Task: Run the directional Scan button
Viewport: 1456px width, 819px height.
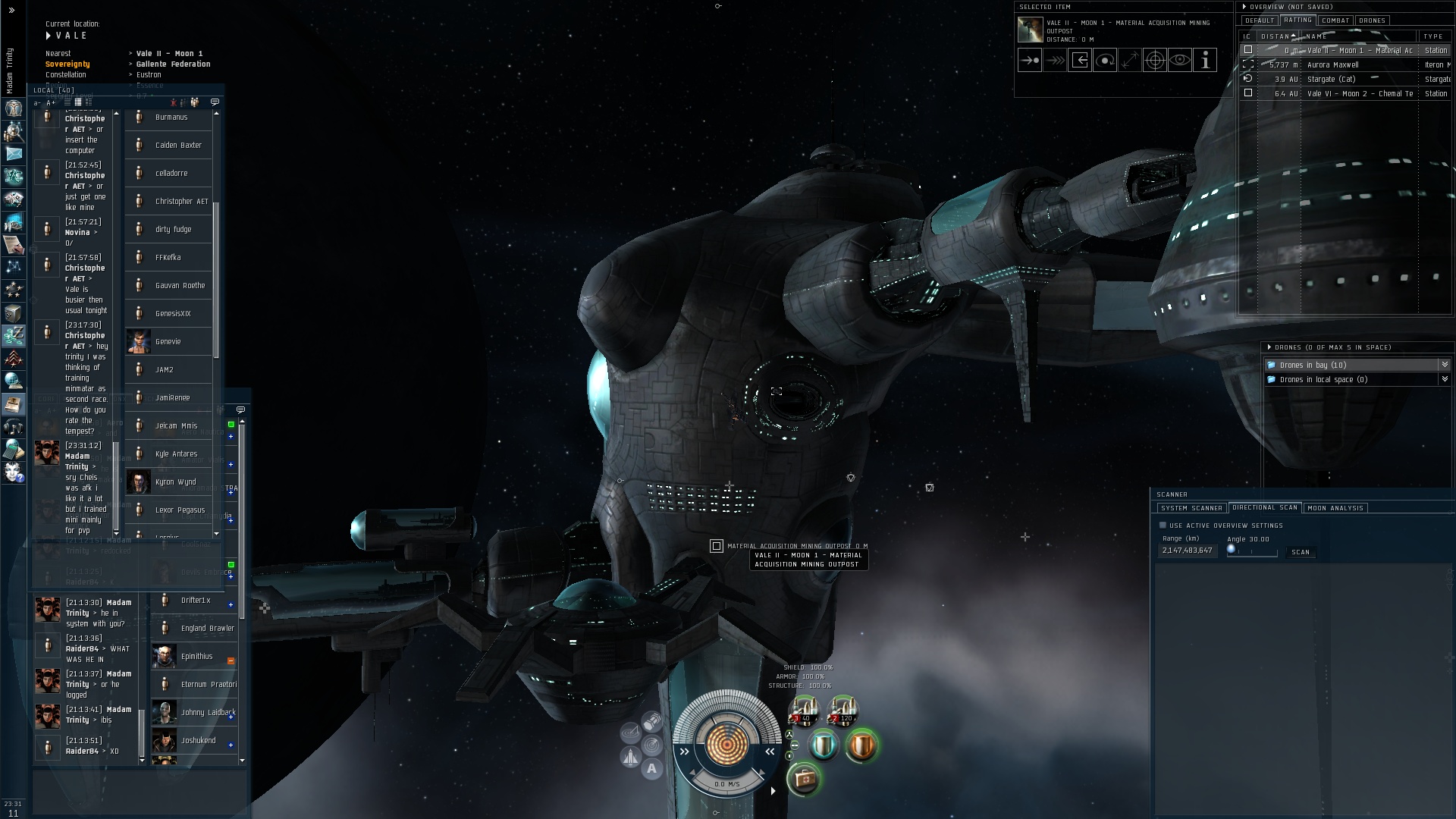Action: coord(1300,552)
